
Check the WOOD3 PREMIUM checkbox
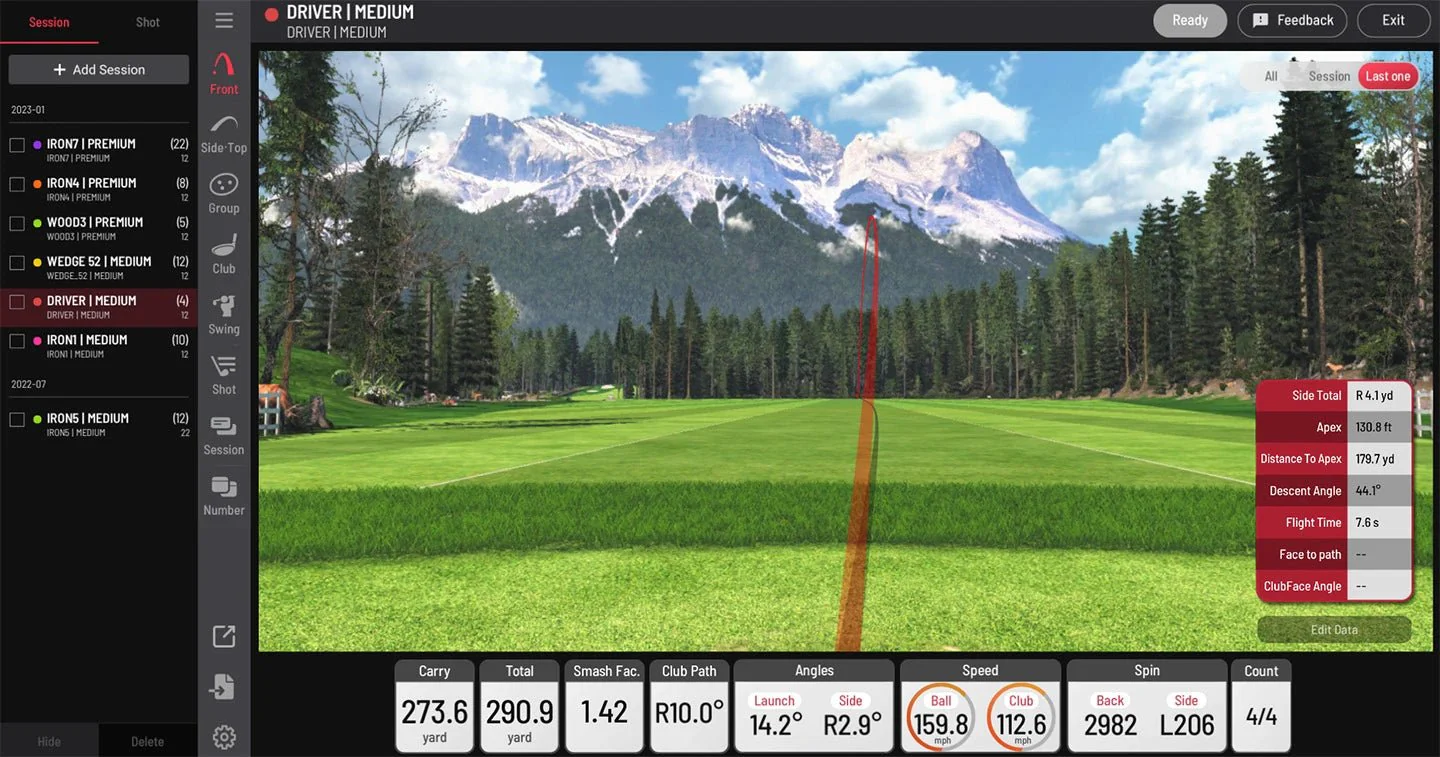(x=16, y=222)
